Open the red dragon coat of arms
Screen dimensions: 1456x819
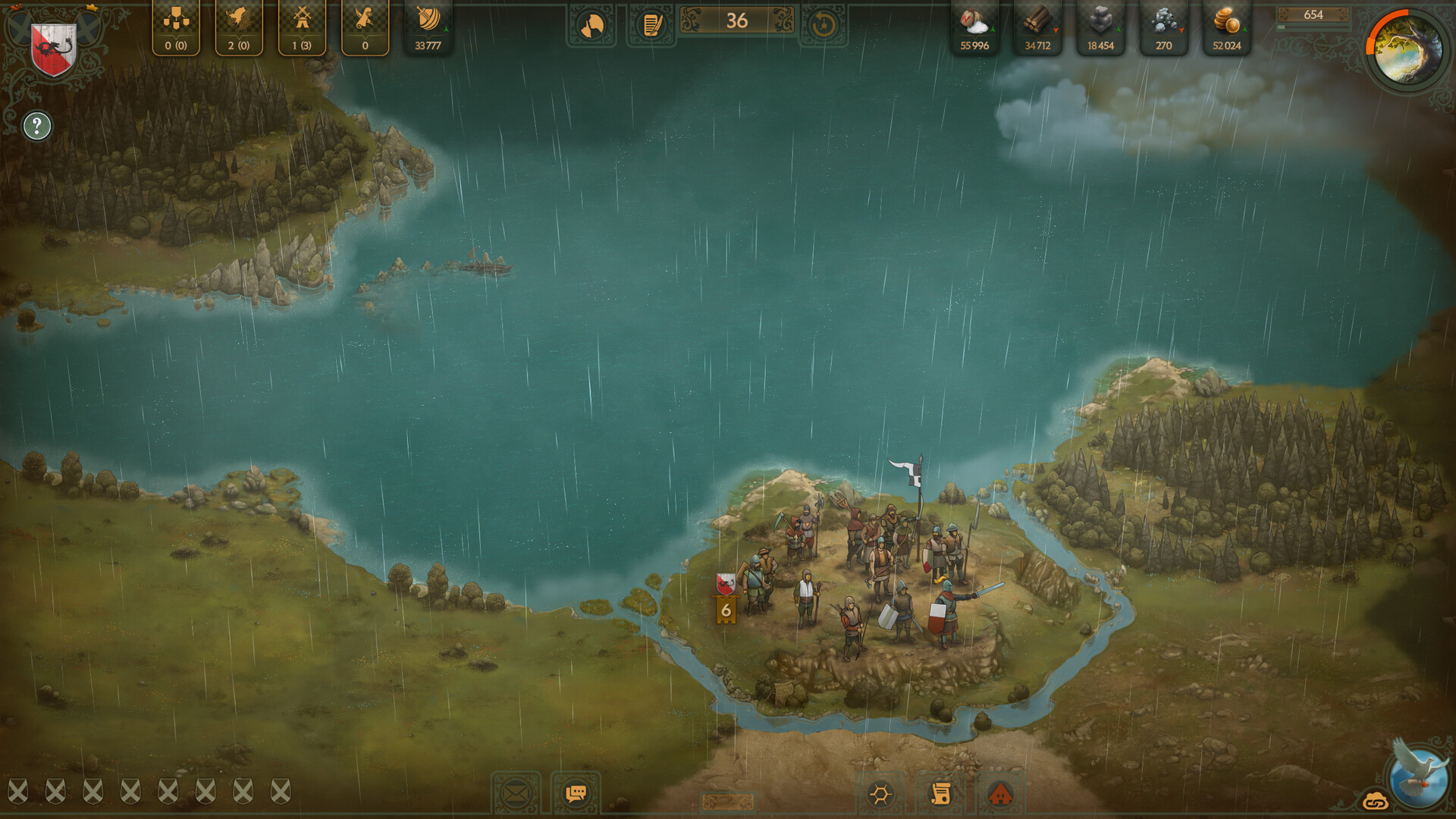[x=53, y=49]
